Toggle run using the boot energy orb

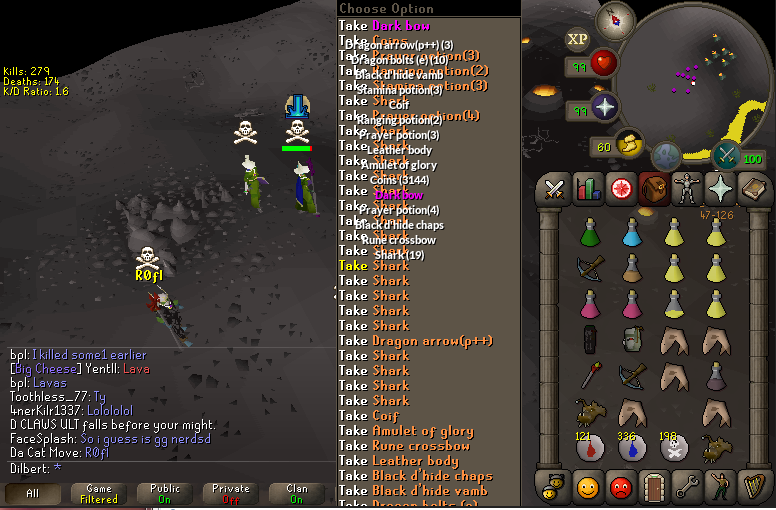coord(628,145)
